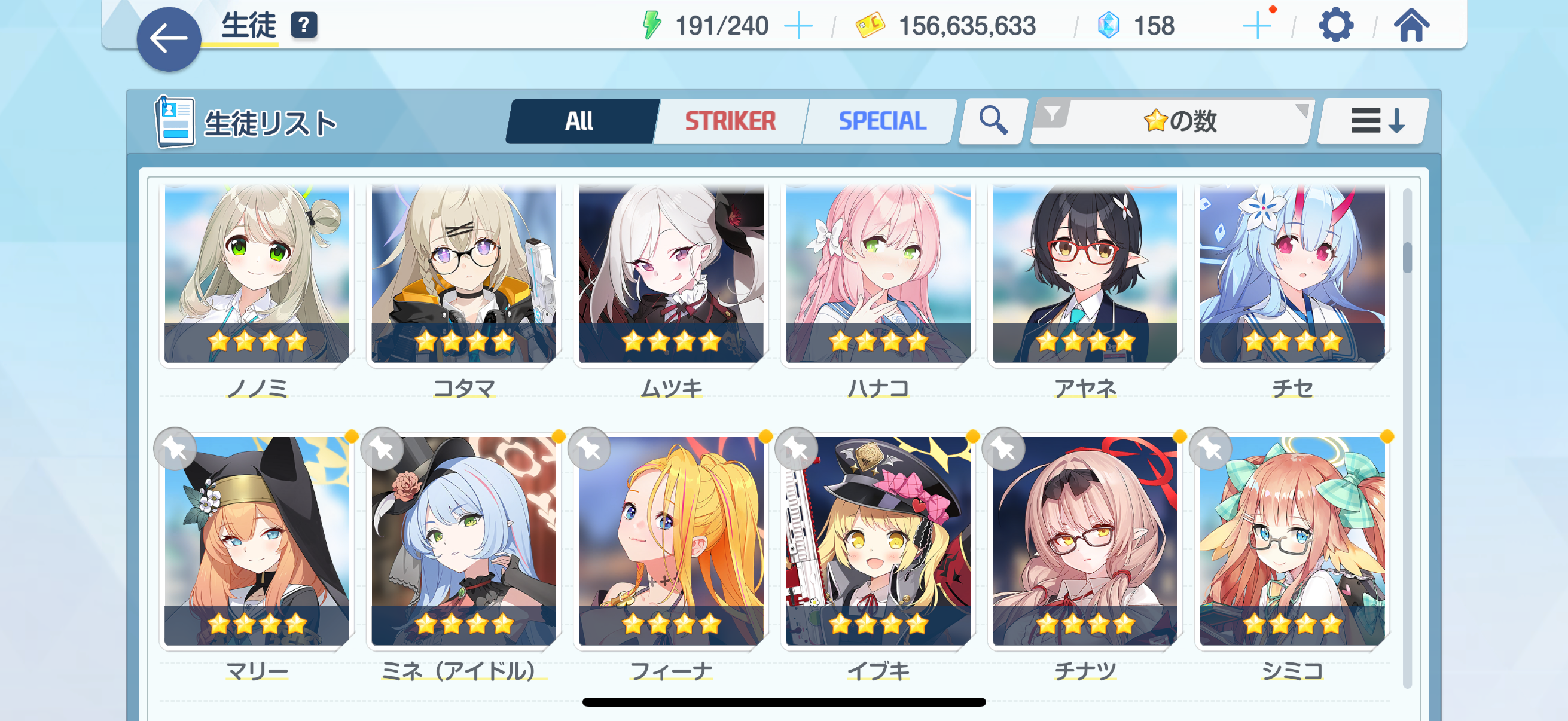The width and height of the screenshot is (1568, 721).
Task: Open the student search magnifier
Action: (993, 121)
